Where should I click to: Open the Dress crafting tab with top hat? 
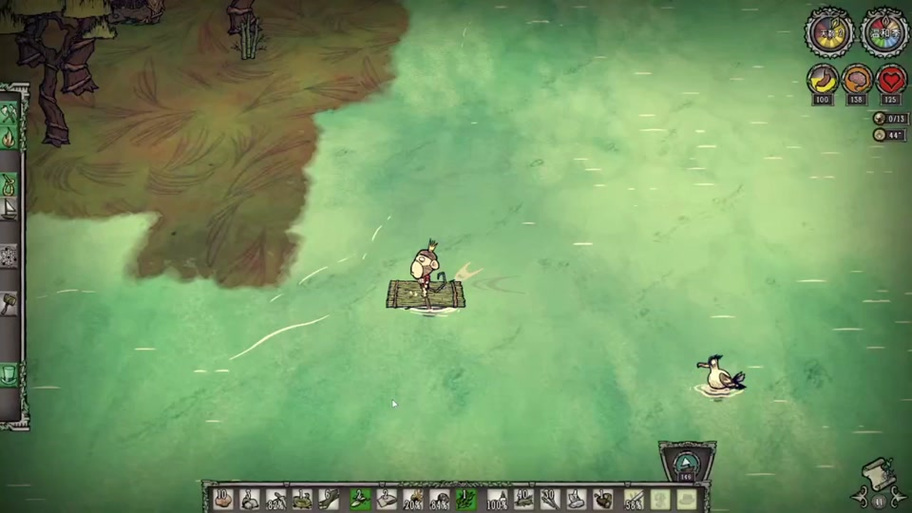[10, 375]
